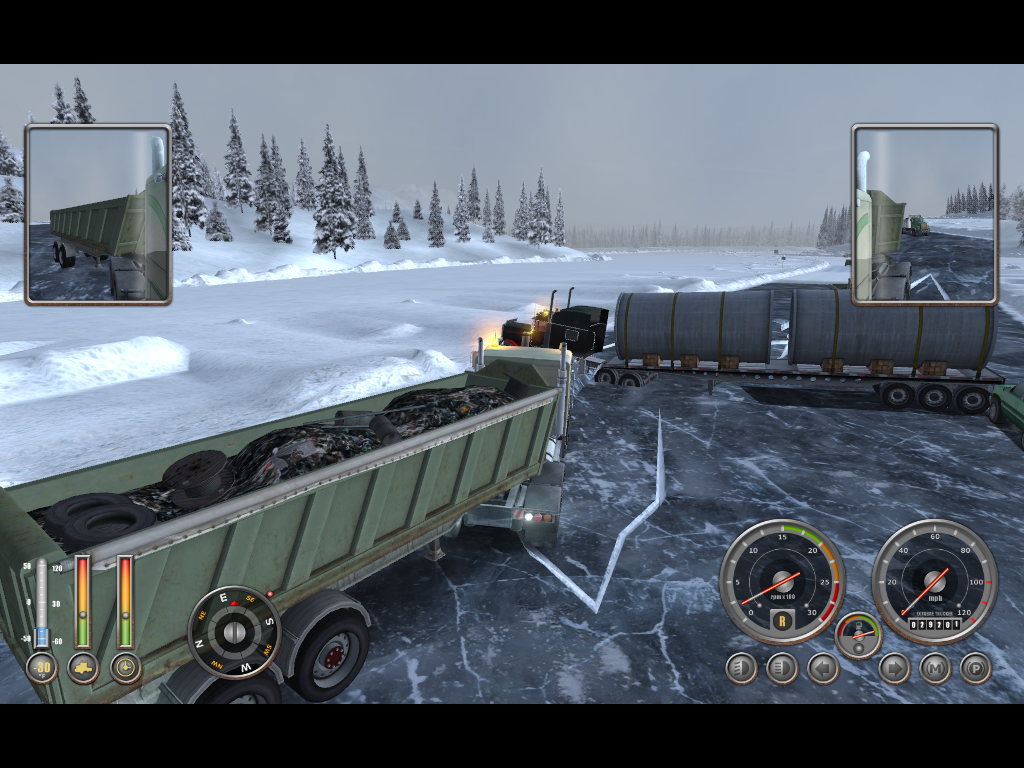Screen dimensions: 1024x768
Task: Activate the right turn signal arrow button
Action: [894, 668]
